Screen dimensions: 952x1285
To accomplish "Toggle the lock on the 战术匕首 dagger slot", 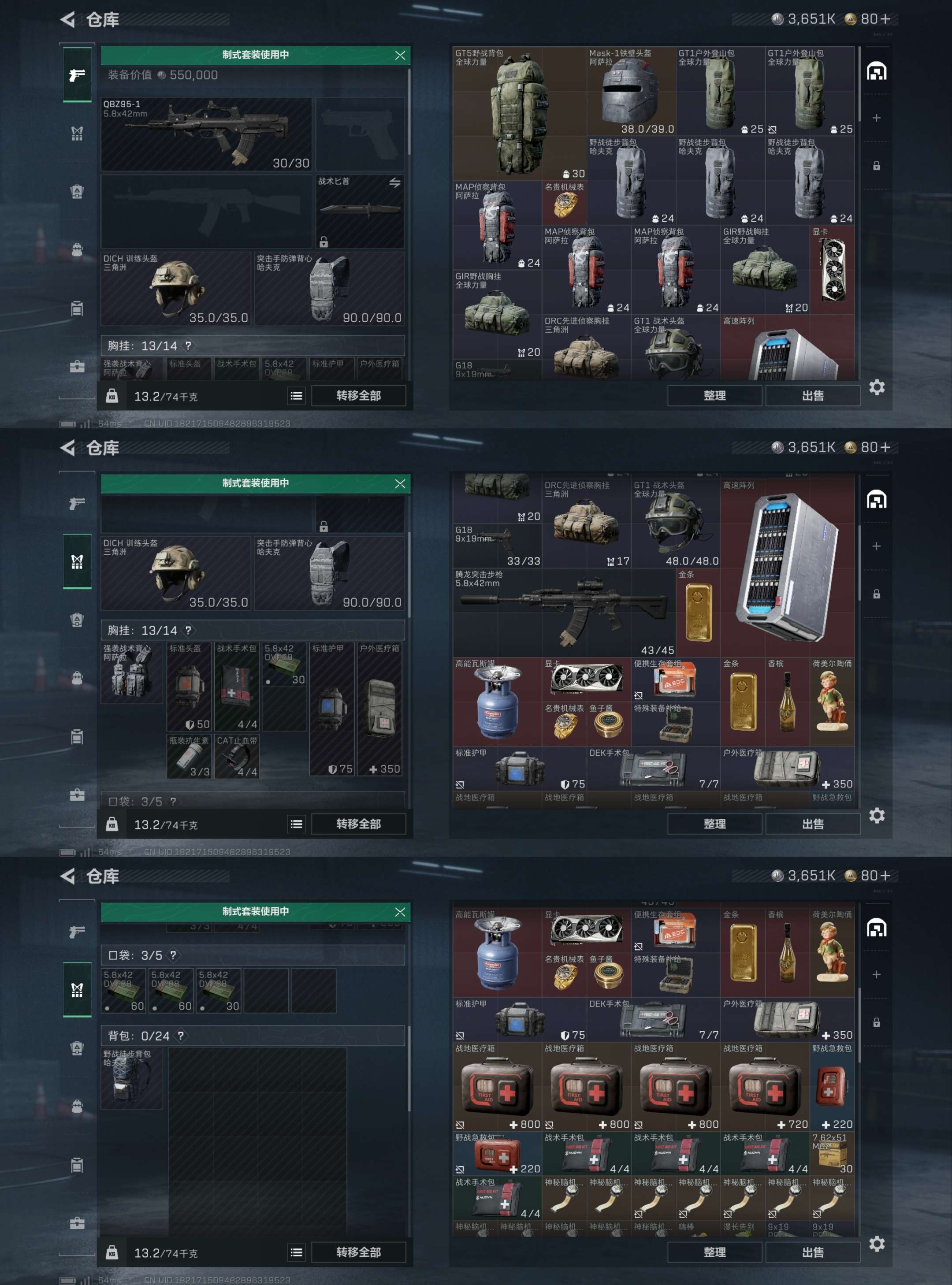I will coord(324,243).
